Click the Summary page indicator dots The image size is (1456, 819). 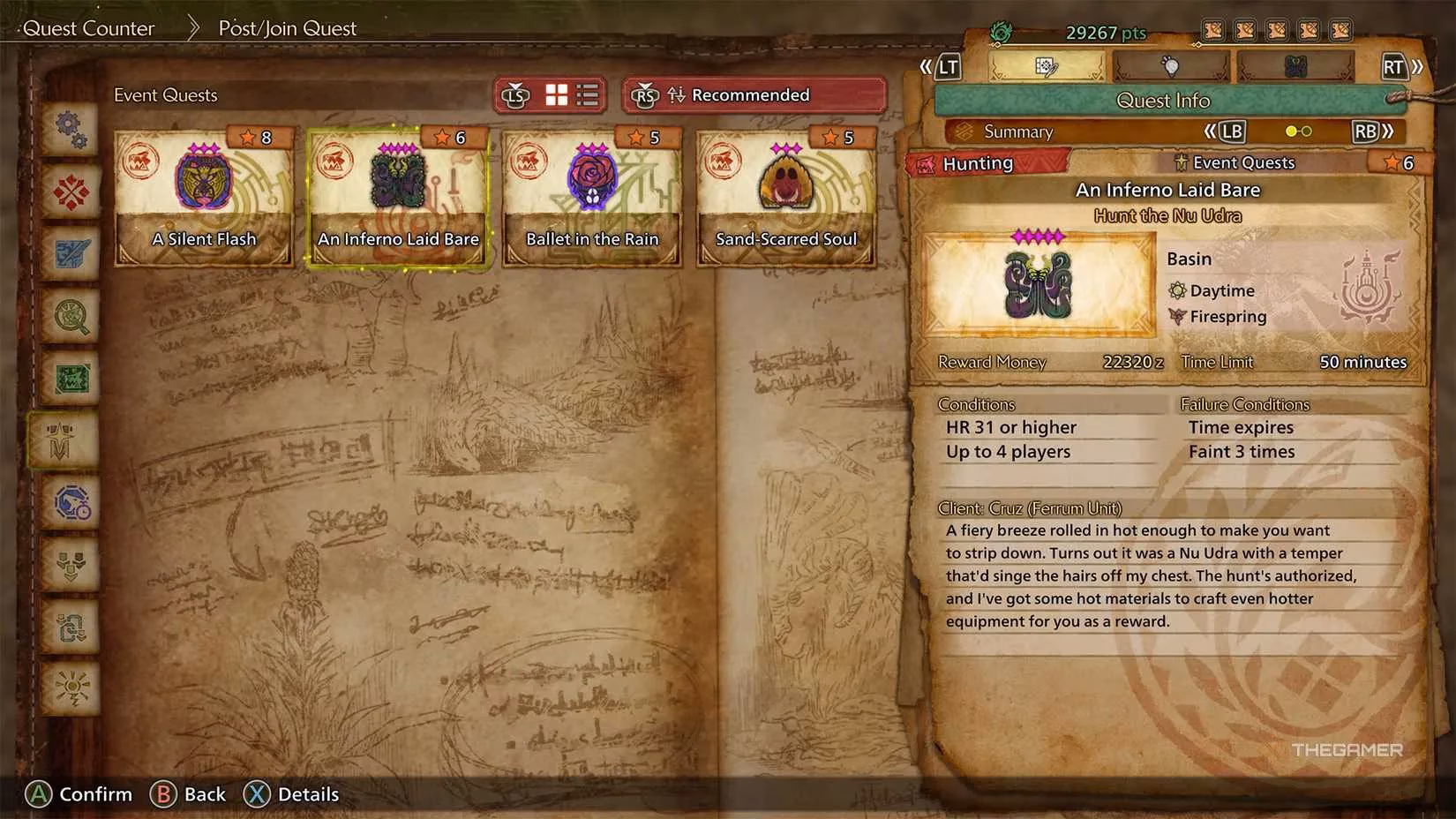[x=1298, y=131]
